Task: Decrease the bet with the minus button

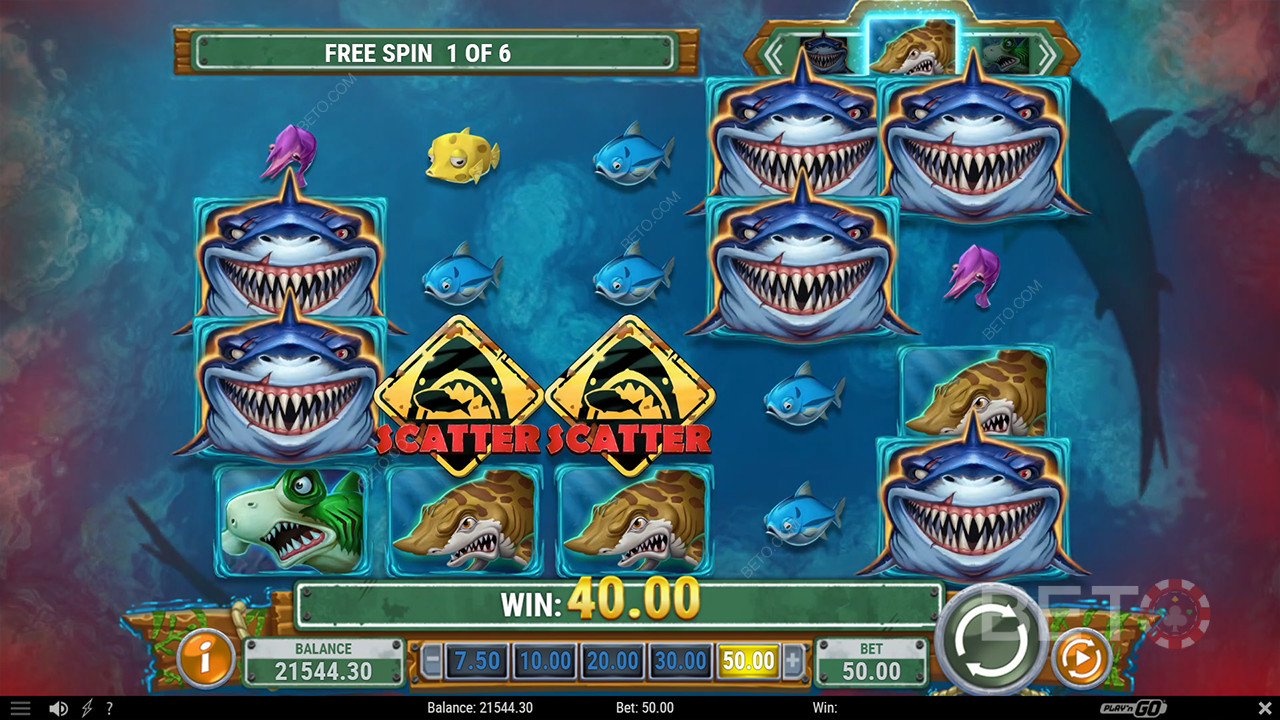Action: point(432,661)
